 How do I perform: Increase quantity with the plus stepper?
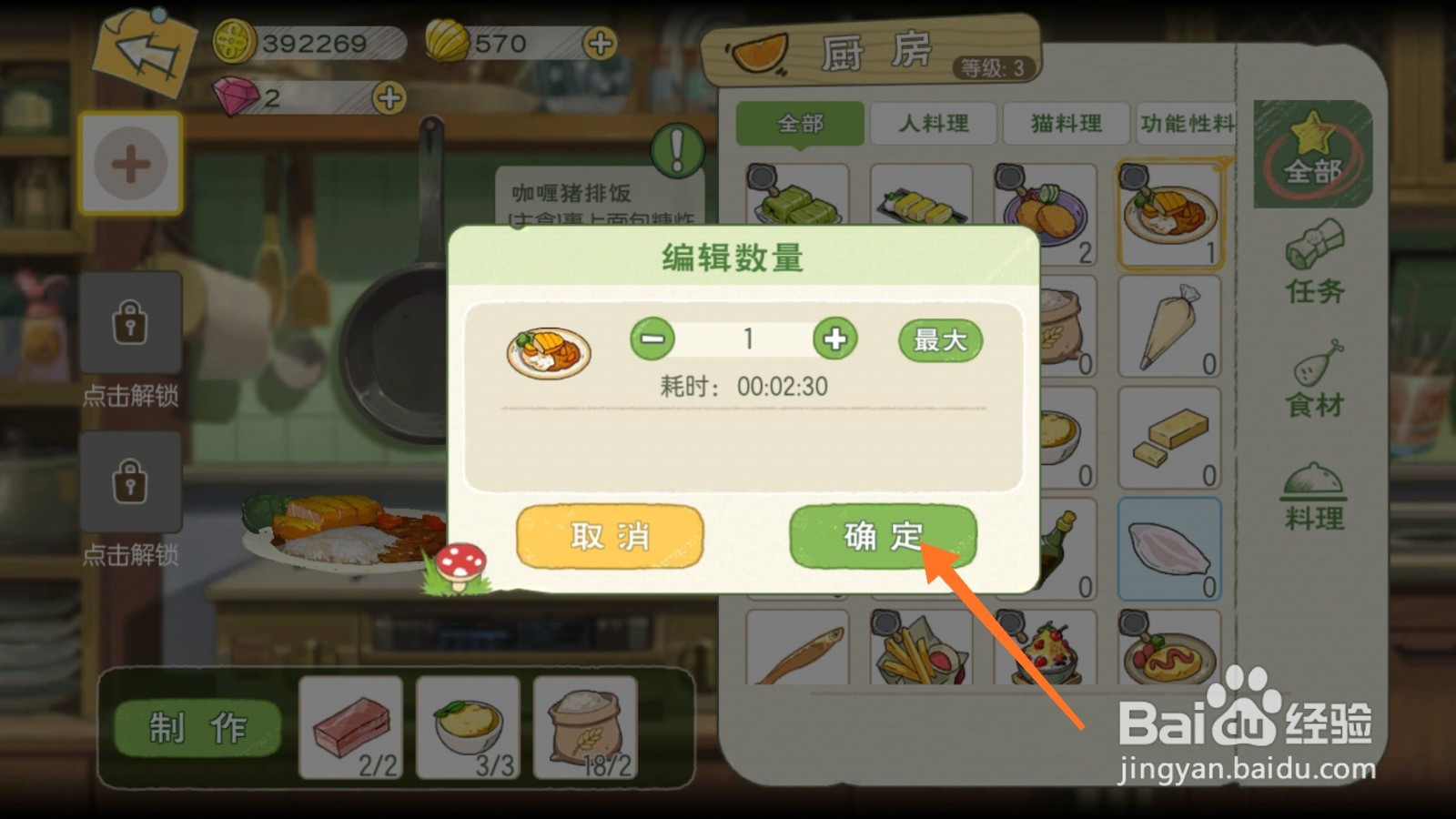coord(836,339)
